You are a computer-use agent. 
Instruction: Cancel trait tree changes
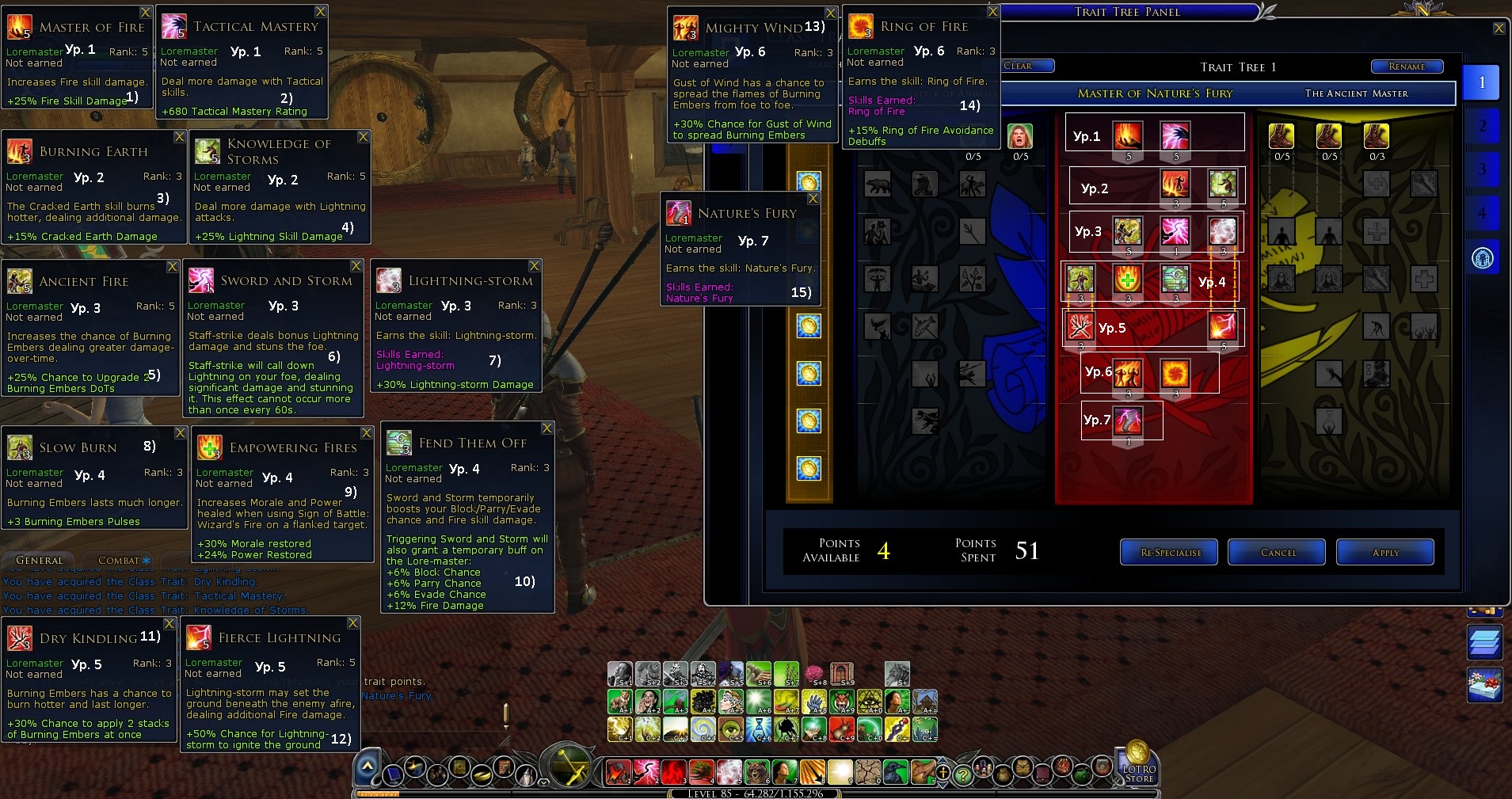tap(1277, 553)
